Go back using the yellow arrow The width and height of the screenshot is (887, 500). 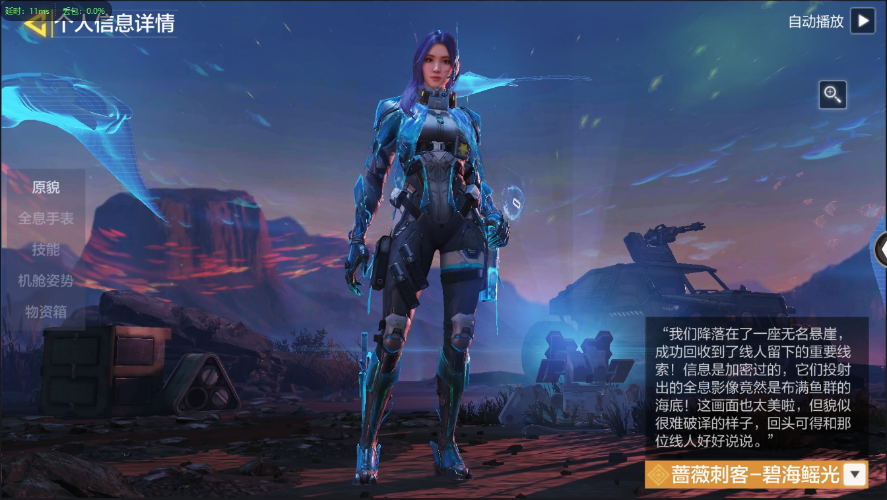click(36, 24)
